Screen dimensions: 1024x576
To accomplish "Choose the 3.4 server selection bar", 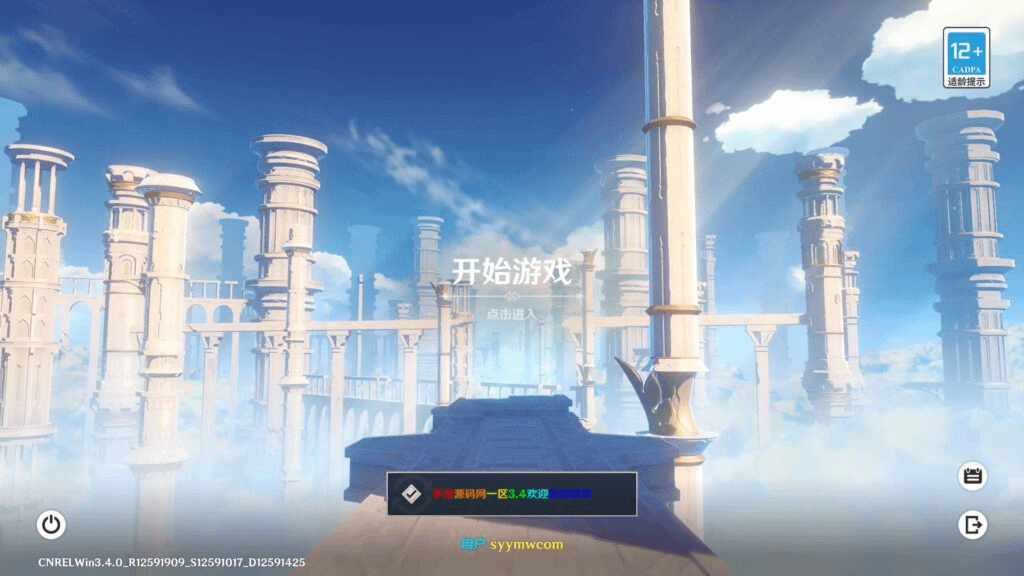I will 512,494.
